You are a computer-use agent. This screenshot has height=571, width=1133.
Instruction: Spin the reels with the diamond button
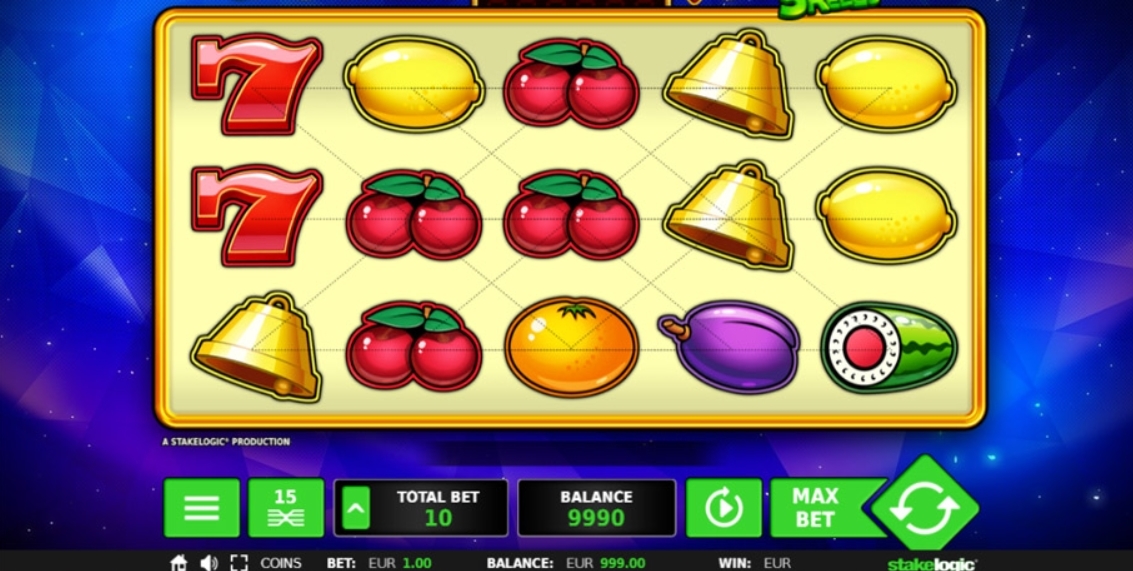coord(924,506)
